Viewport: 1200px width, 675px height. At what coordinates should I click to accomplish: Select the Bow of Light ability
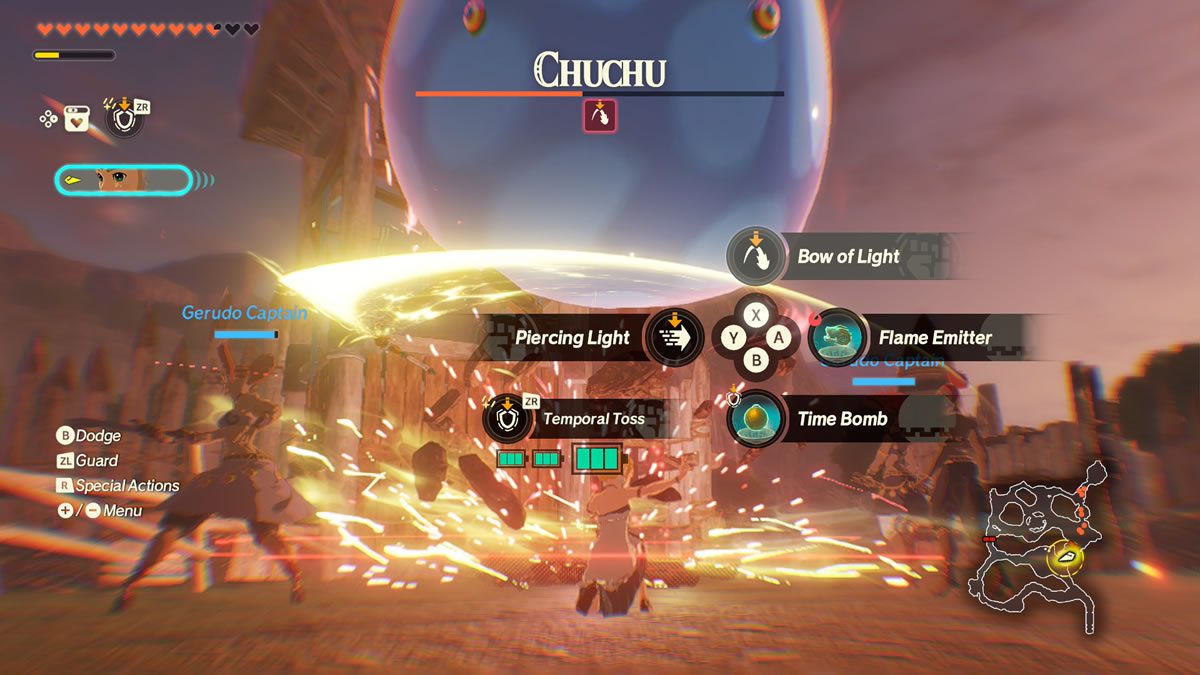click(757, 256)
